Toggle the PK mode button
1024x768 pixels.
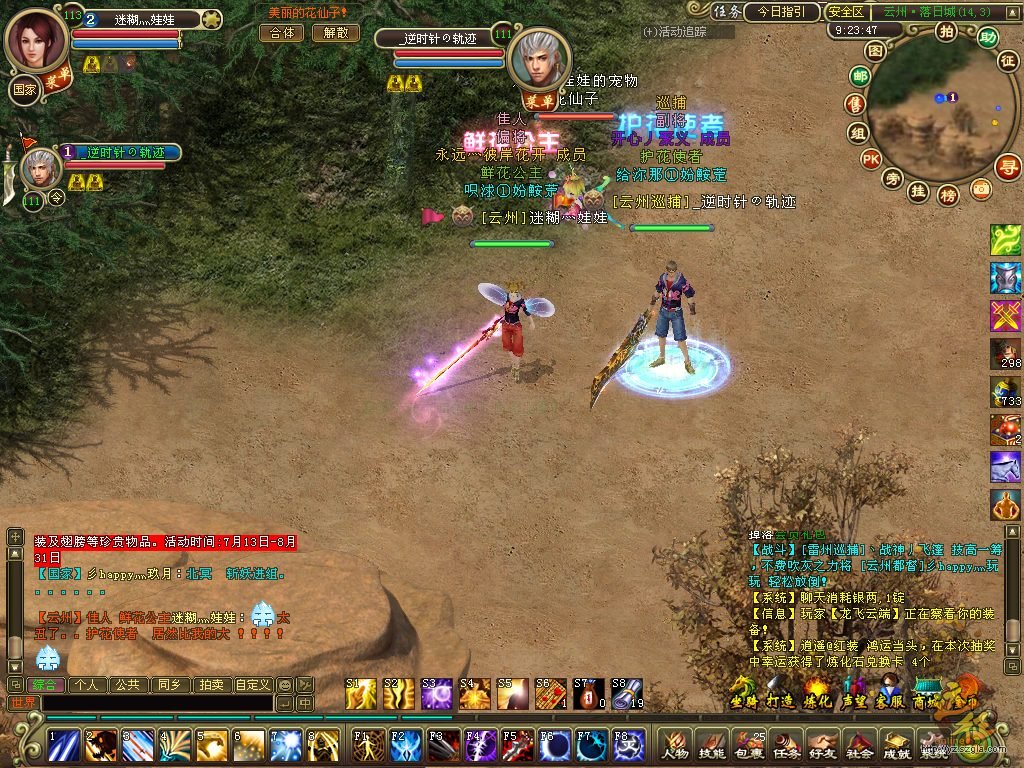pyautogui.click(x=871, y=158)
